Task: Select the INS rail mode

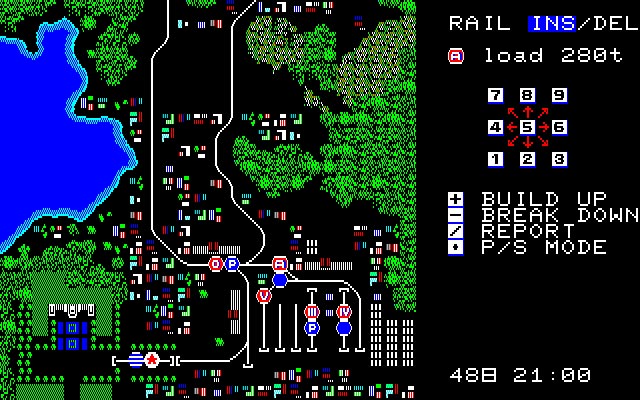Action: click(x=550, y=23)
